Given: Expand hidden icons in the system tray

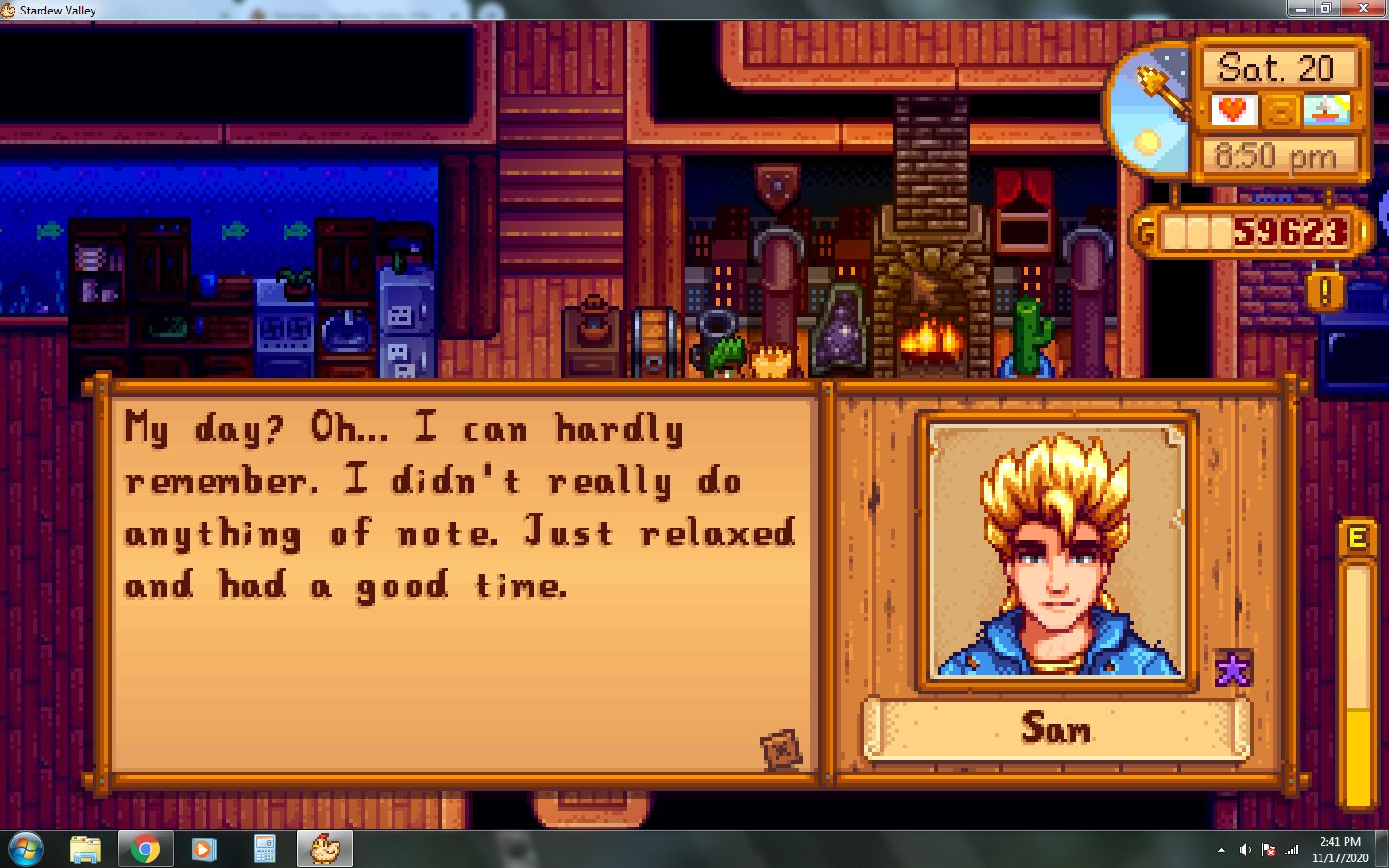Looking at the screenshot, I should [1223, 850].
